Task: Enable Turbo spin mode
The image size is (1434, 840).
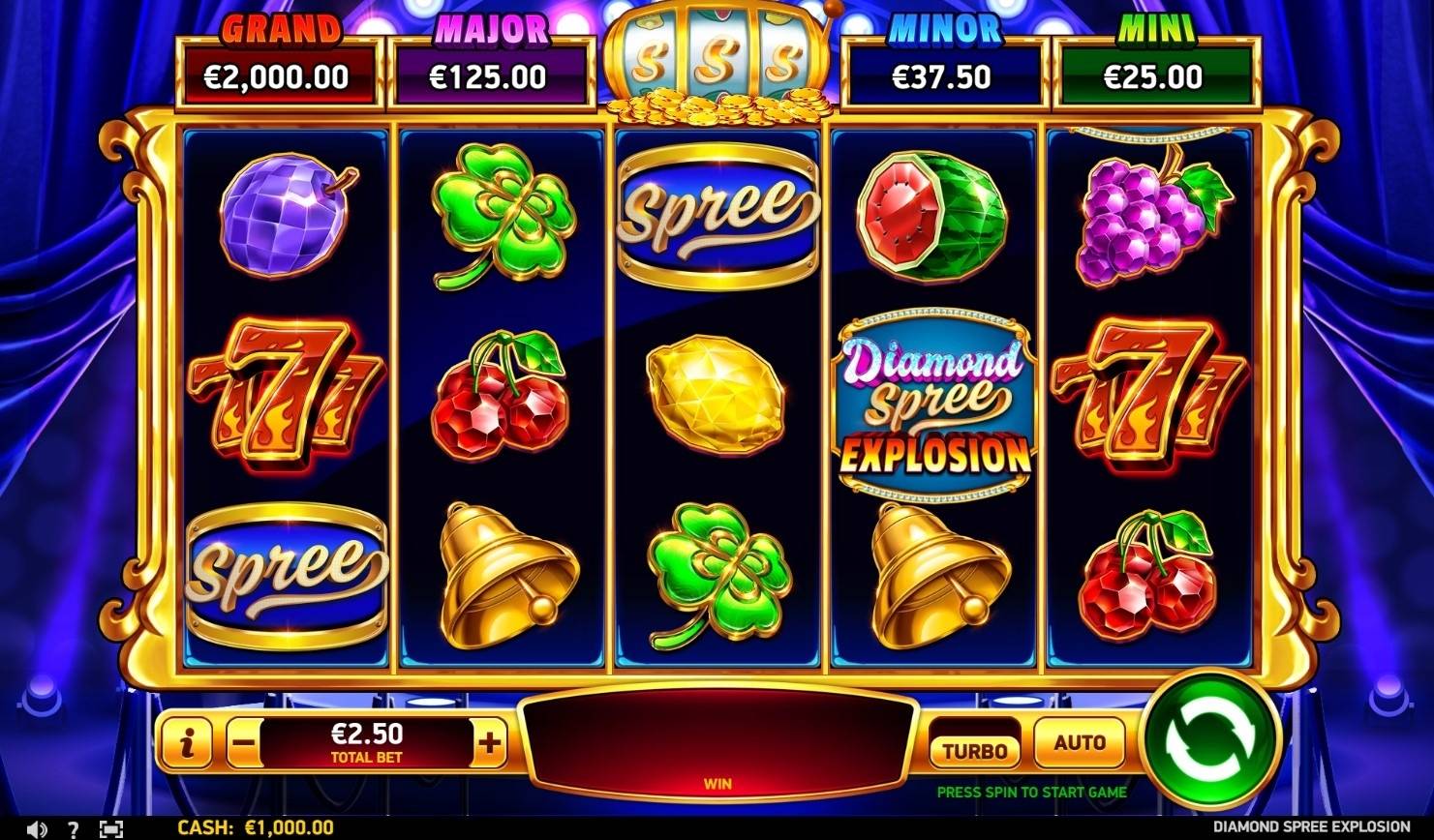Action: [975, 749]
